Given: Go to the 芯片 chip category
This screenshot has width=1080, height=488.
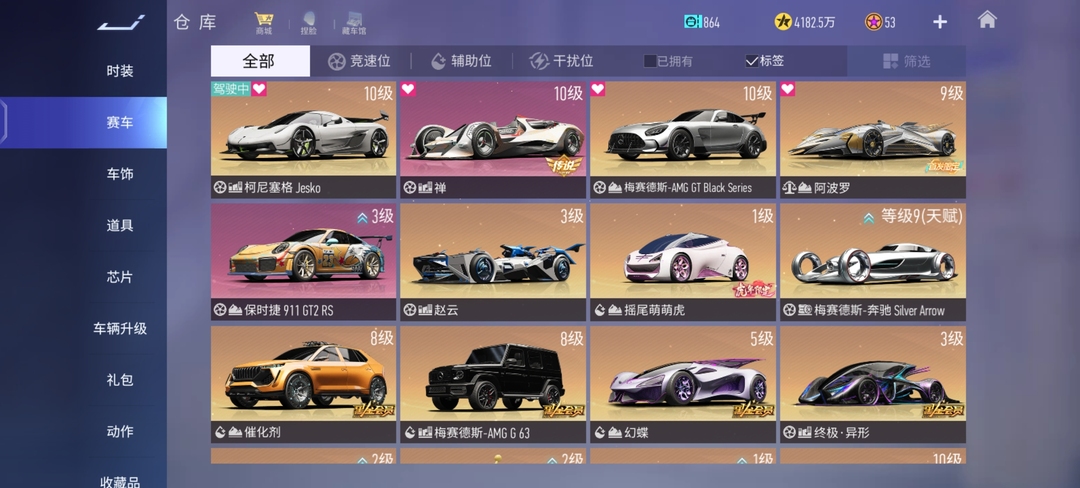Looking at the screenshot, I should (x=120, y=277).
